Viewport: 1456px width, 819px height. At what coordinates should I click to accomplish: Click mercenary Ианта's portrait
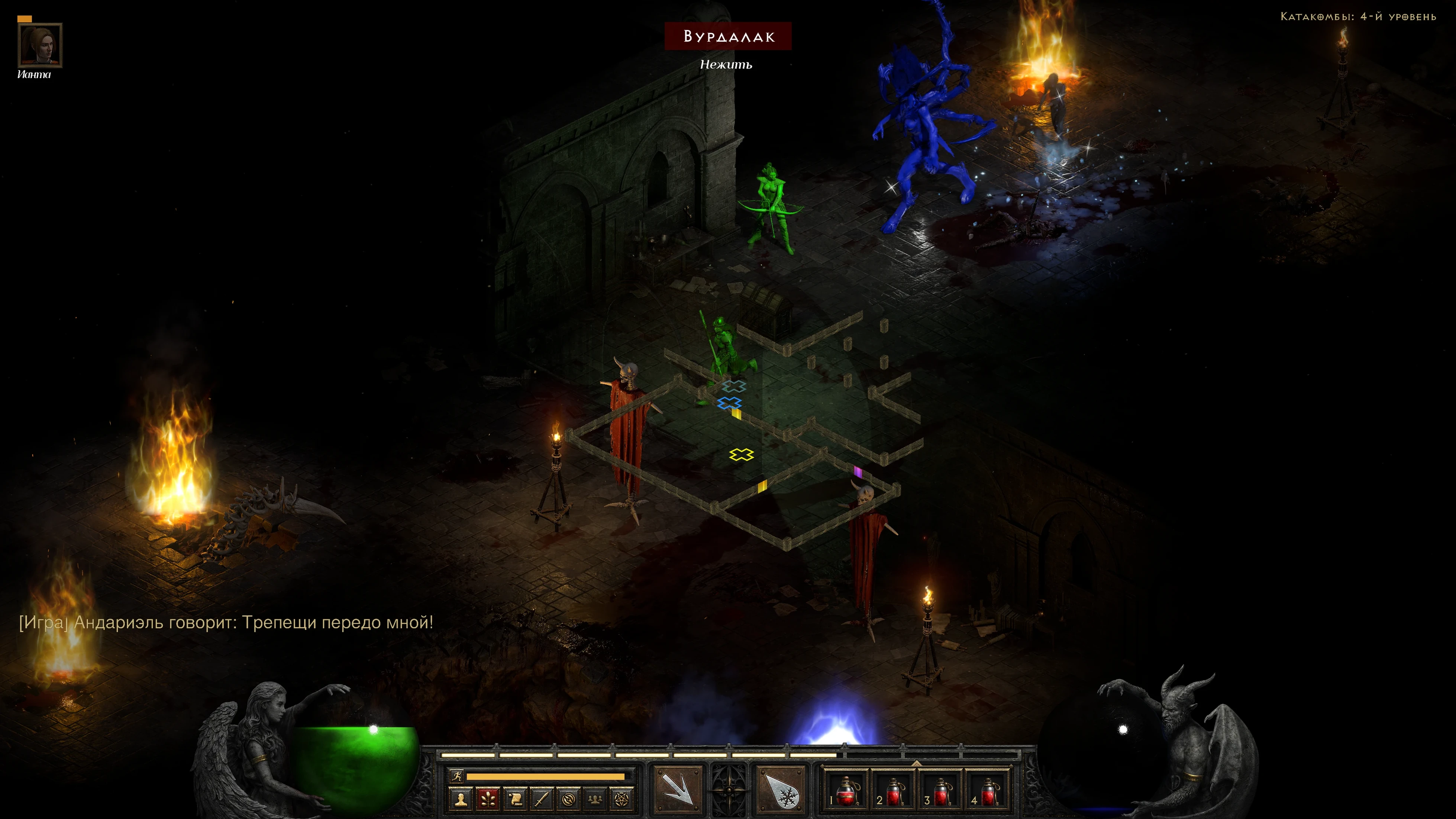40,45
